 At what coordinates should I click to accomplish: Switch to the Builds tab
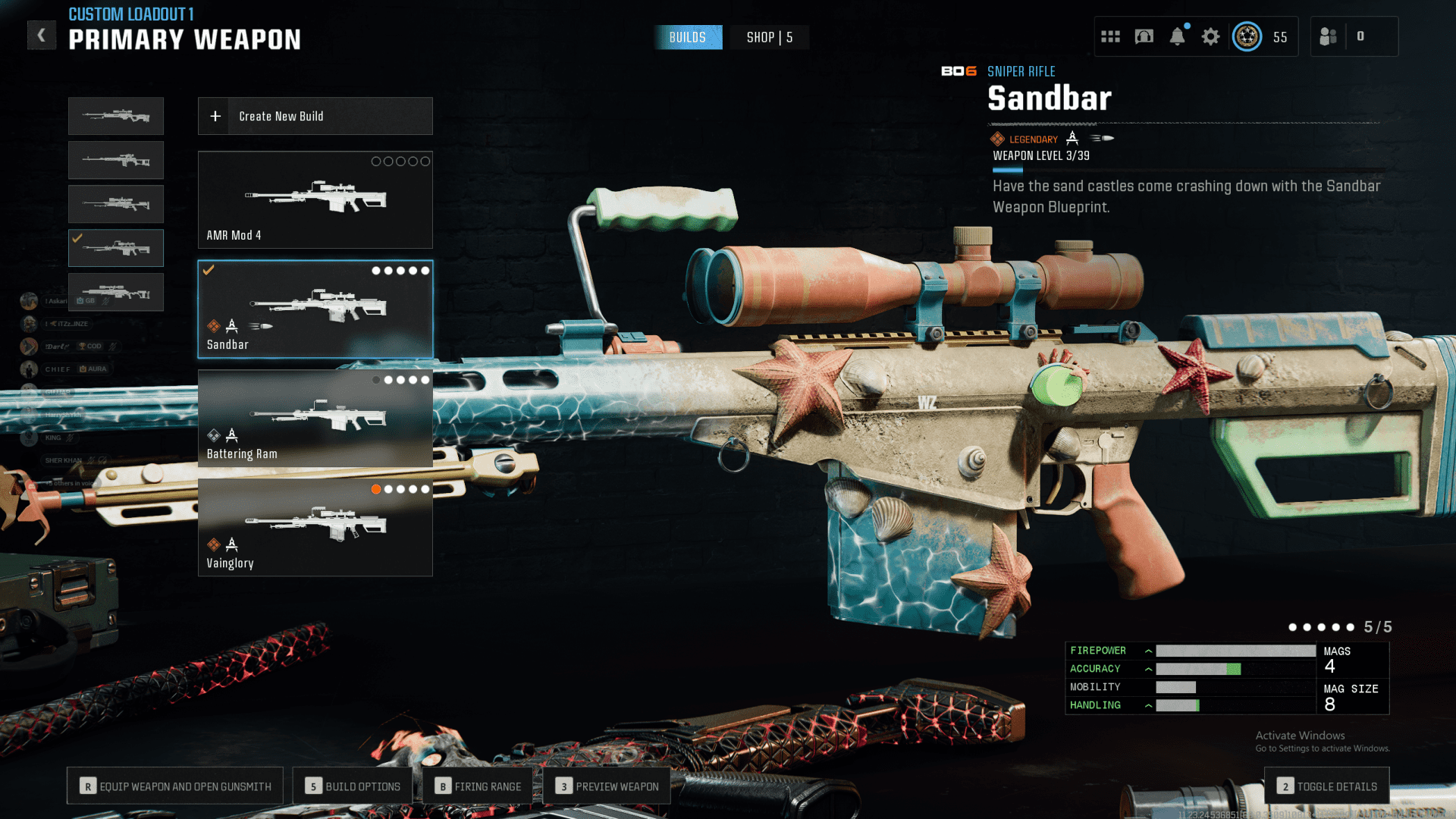[x=687, y=37]
